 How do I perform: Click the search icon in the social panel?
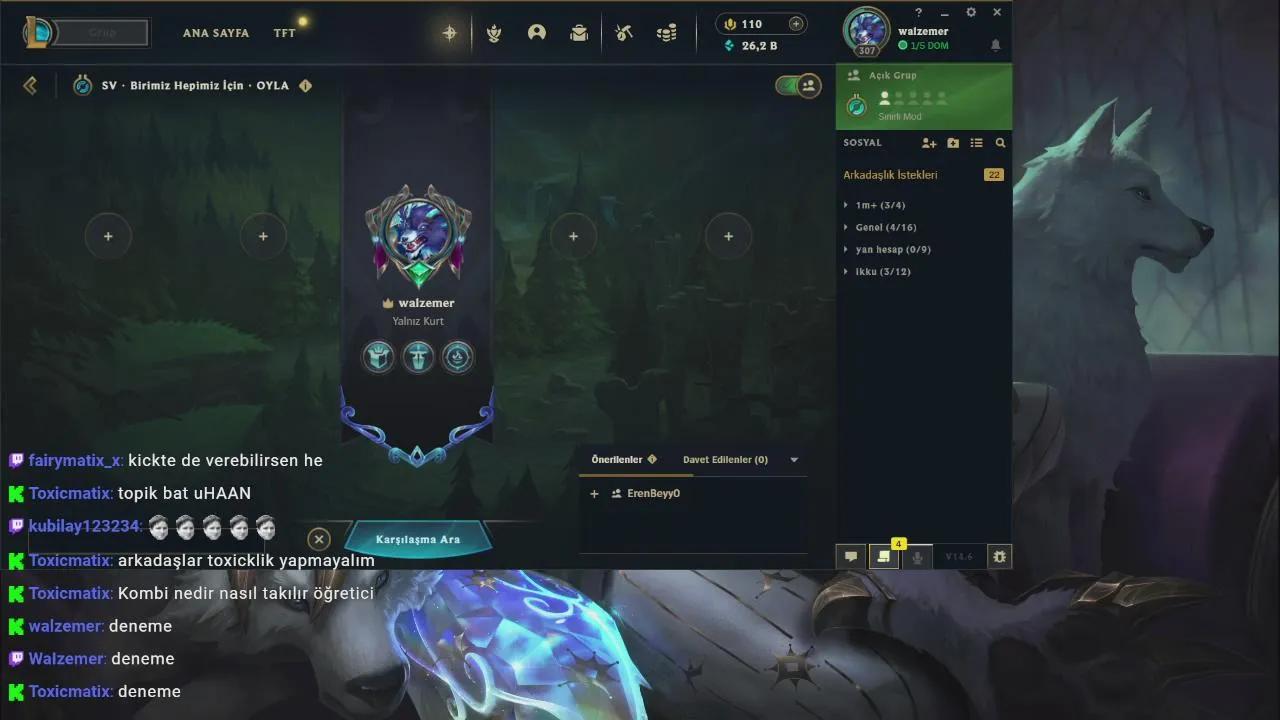coord(1000,143)
